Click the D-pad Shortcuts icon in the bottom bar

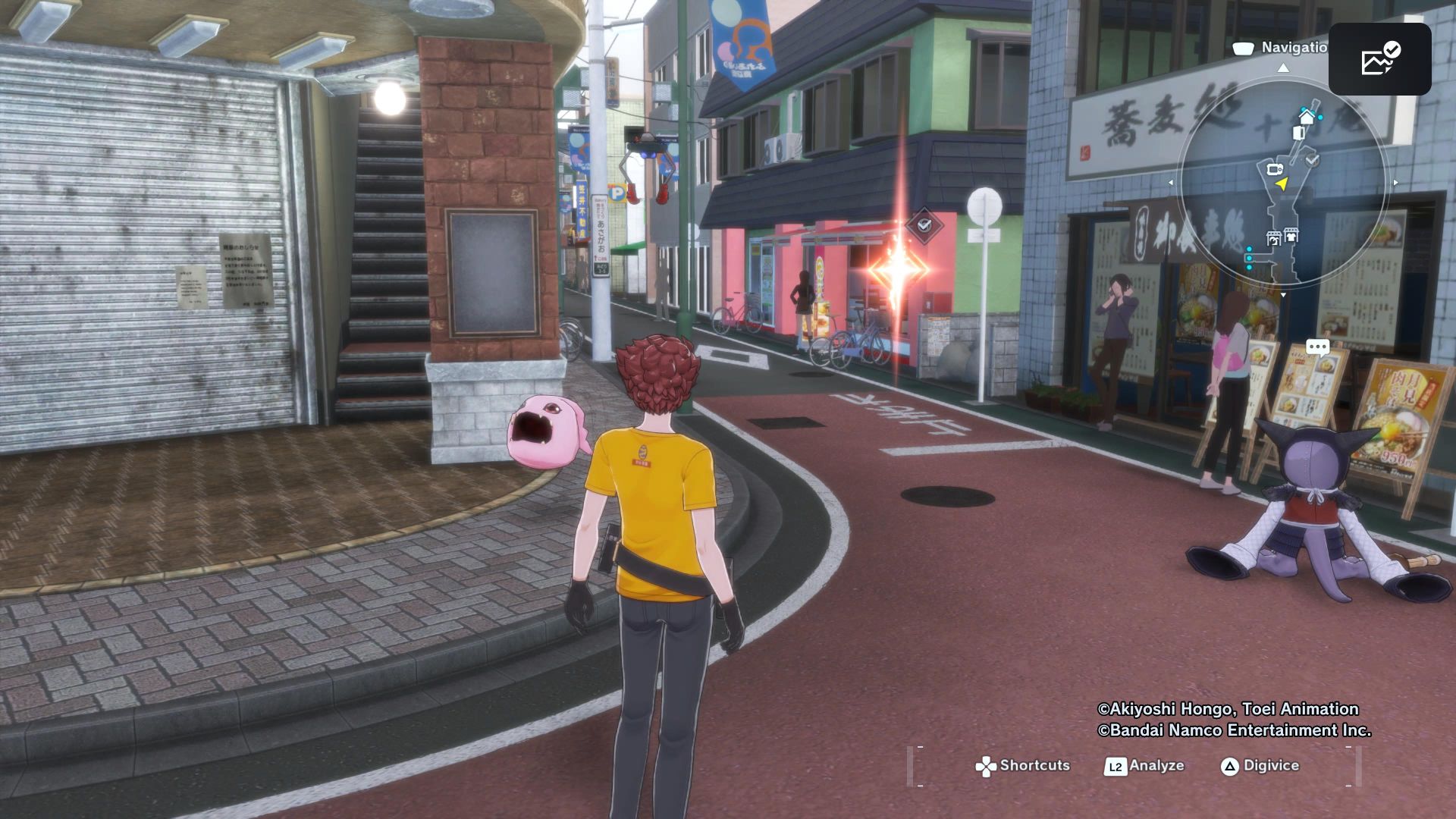coord(985,766)
